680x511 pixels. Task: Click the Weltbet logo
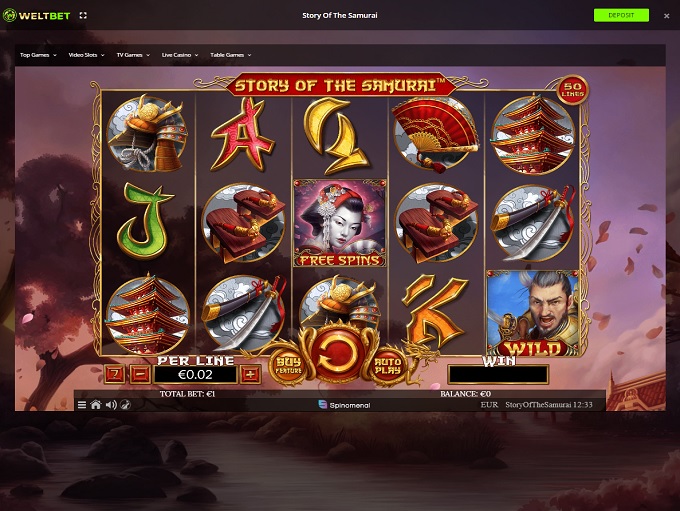(x=35, y=16)
